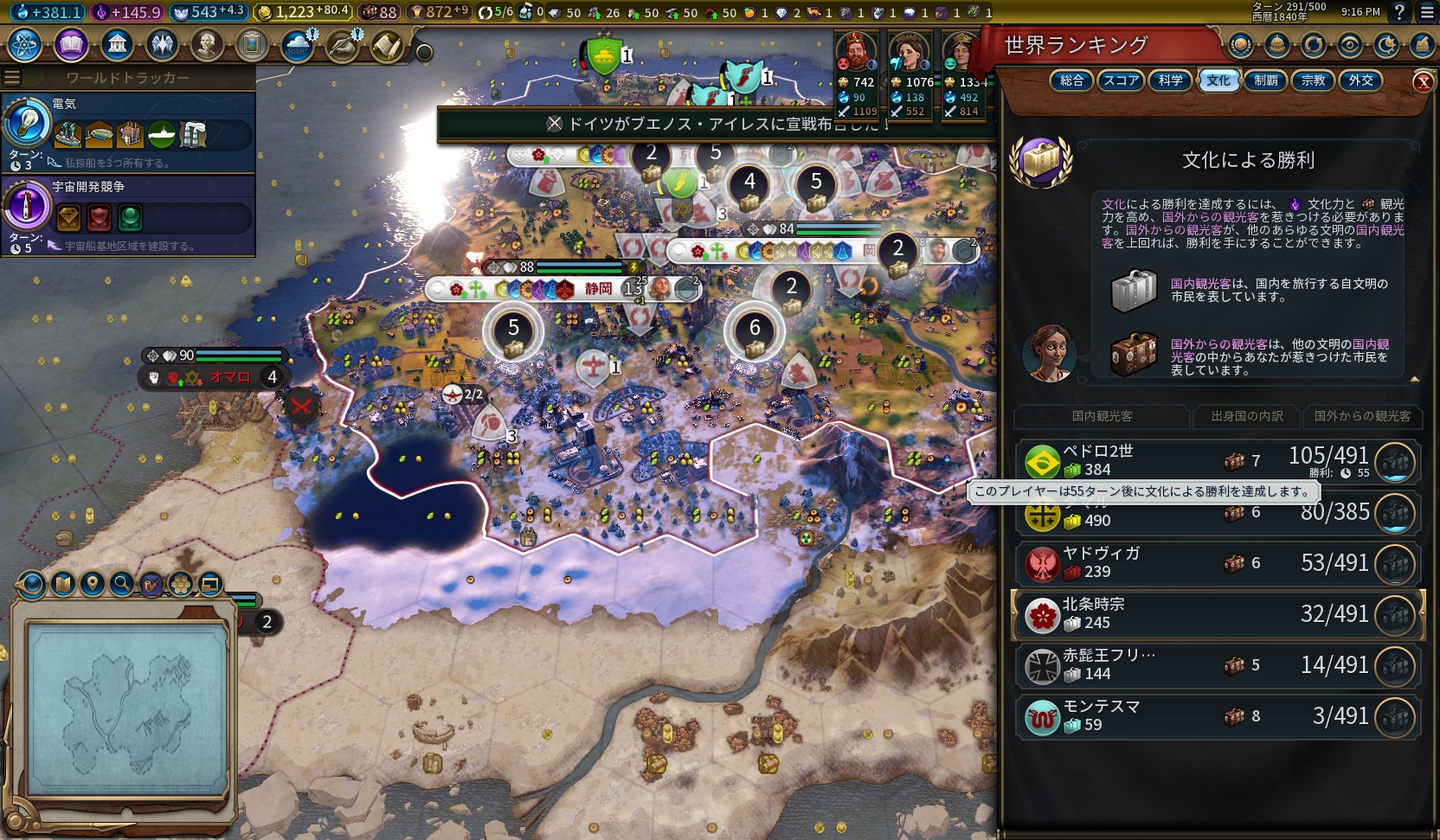Open the 外交 victory tab
Viewport: 1440px width, 840px height.
tap(1360, 80)
